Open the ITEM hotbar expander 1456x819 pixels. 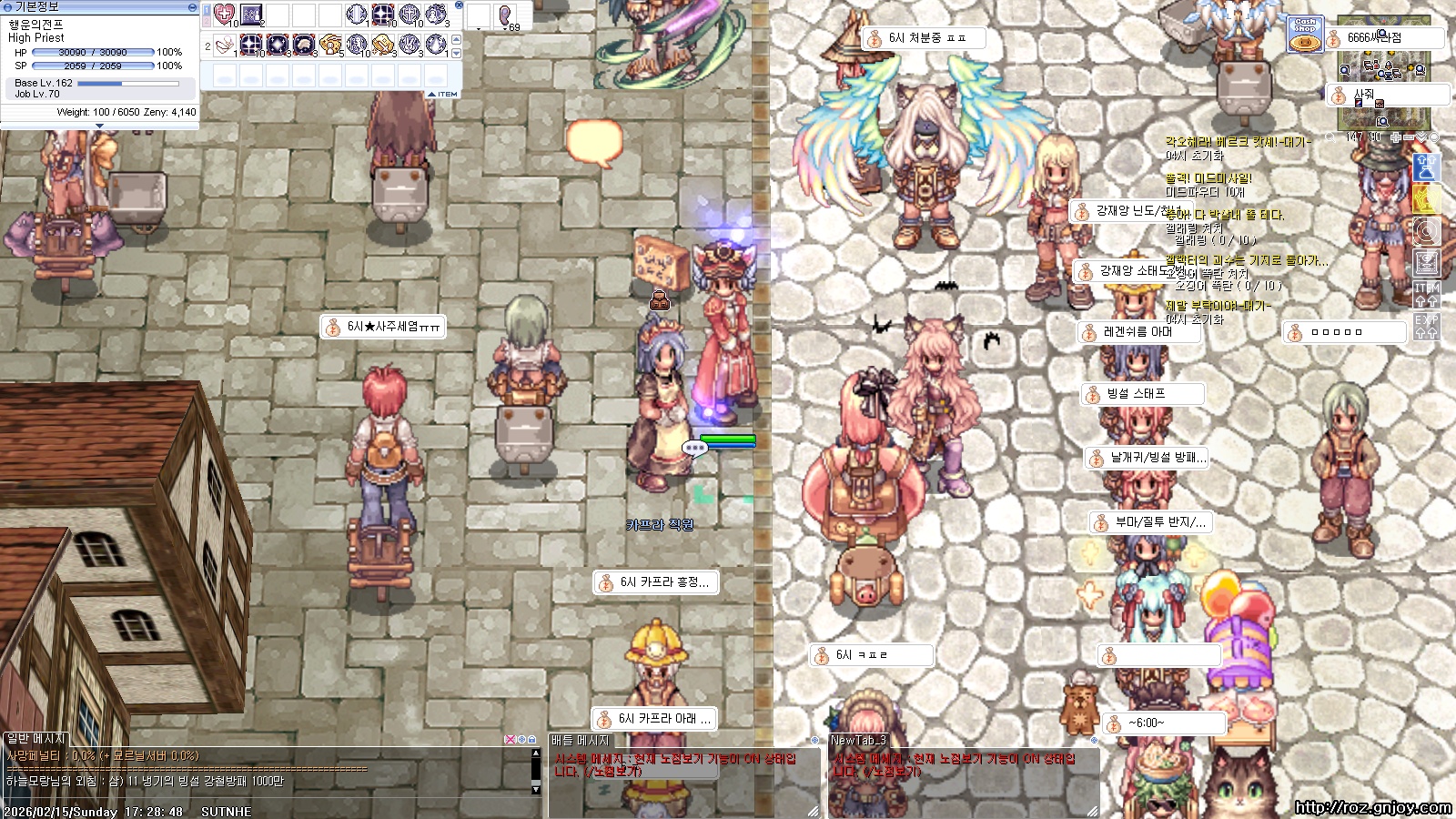point(443,94)
